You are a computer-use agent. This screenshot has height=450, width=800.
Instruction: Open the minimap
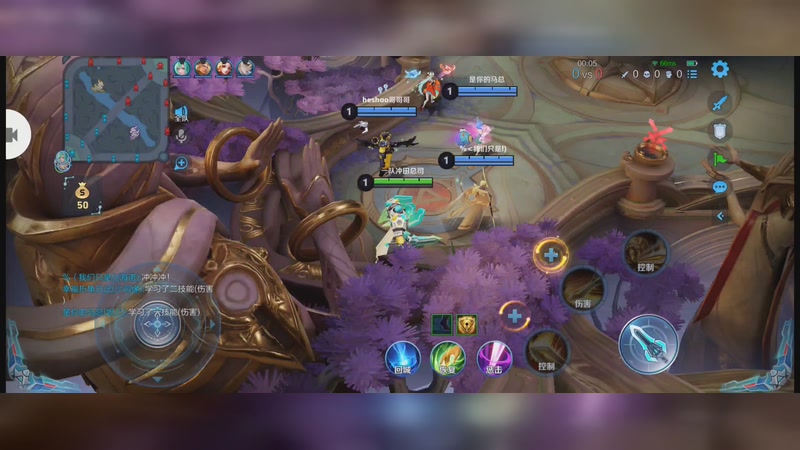tap(117, 108)
